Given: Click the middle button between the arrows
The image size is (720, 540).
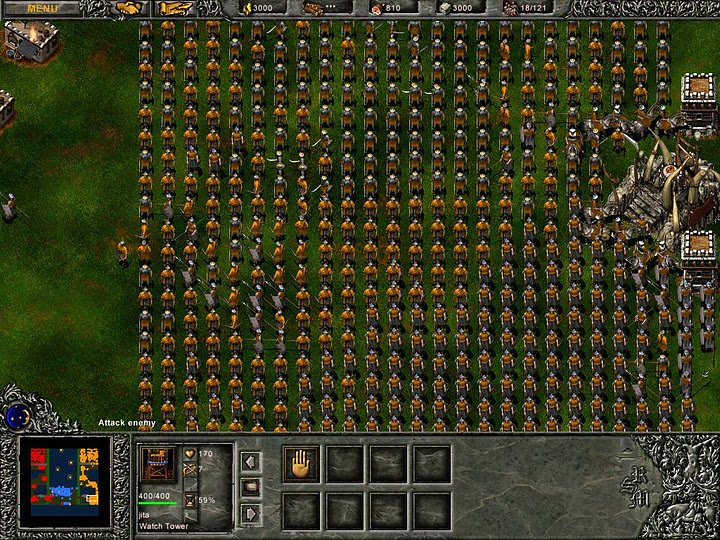Looking at the screenshot, I should [251, 487].
